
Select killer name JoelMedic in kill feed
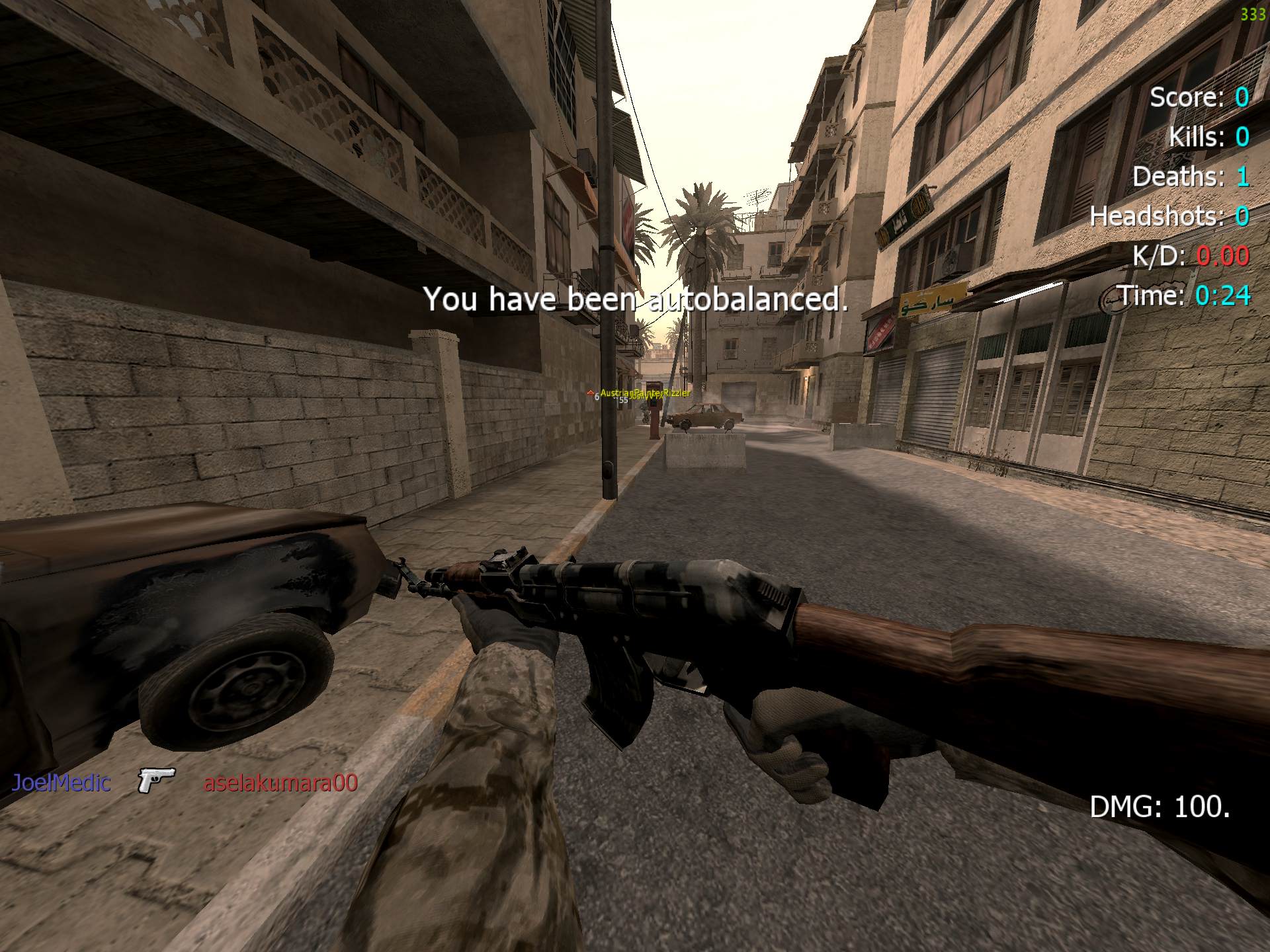tap(61, 783)
